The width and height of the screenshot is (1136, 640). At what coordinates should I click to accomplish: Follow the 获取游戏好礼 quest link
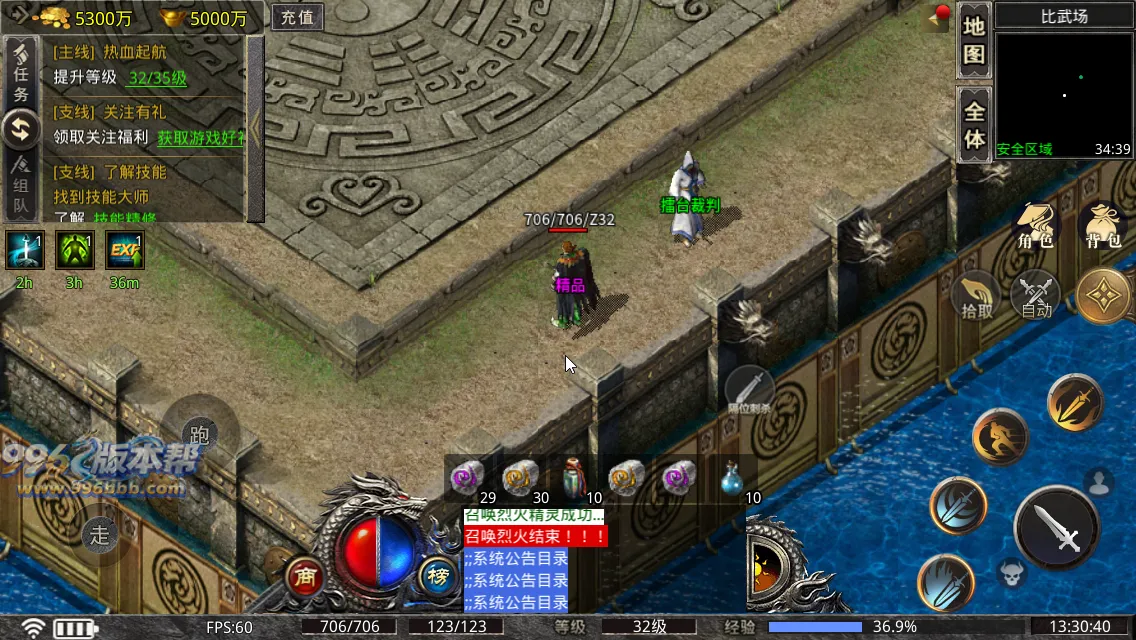[200, 138]
